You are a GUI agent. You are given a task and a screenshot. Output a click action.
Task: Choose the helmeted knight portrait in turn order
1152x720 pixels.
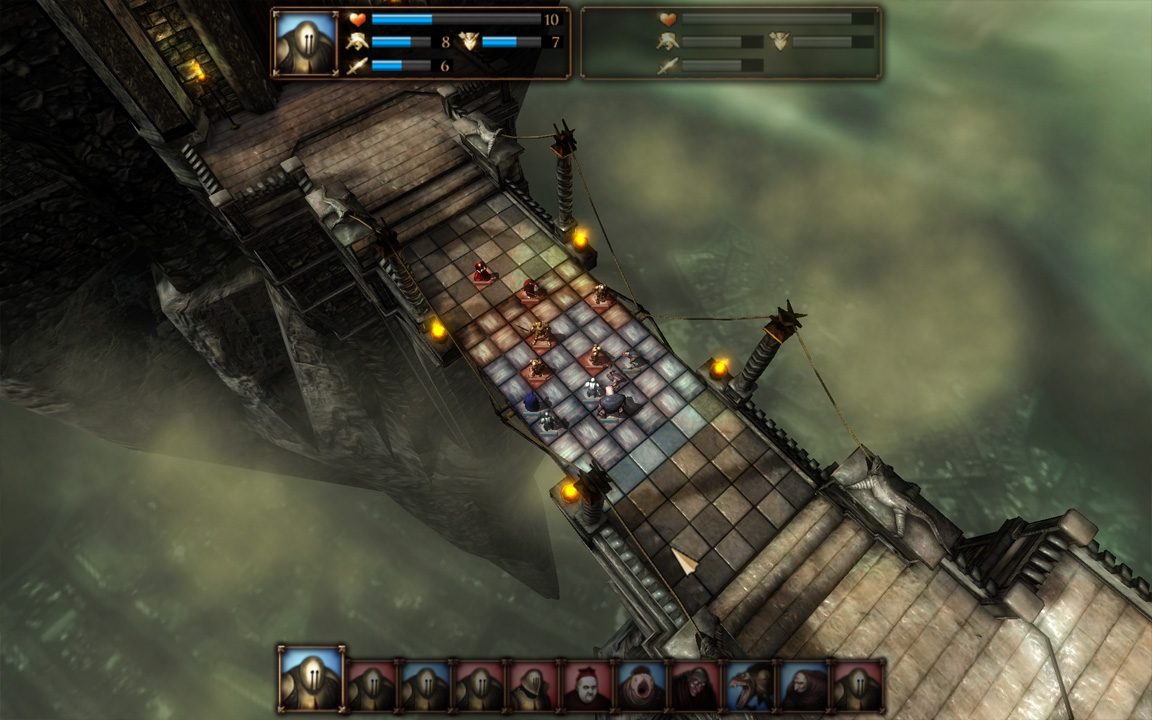(533, 686)
